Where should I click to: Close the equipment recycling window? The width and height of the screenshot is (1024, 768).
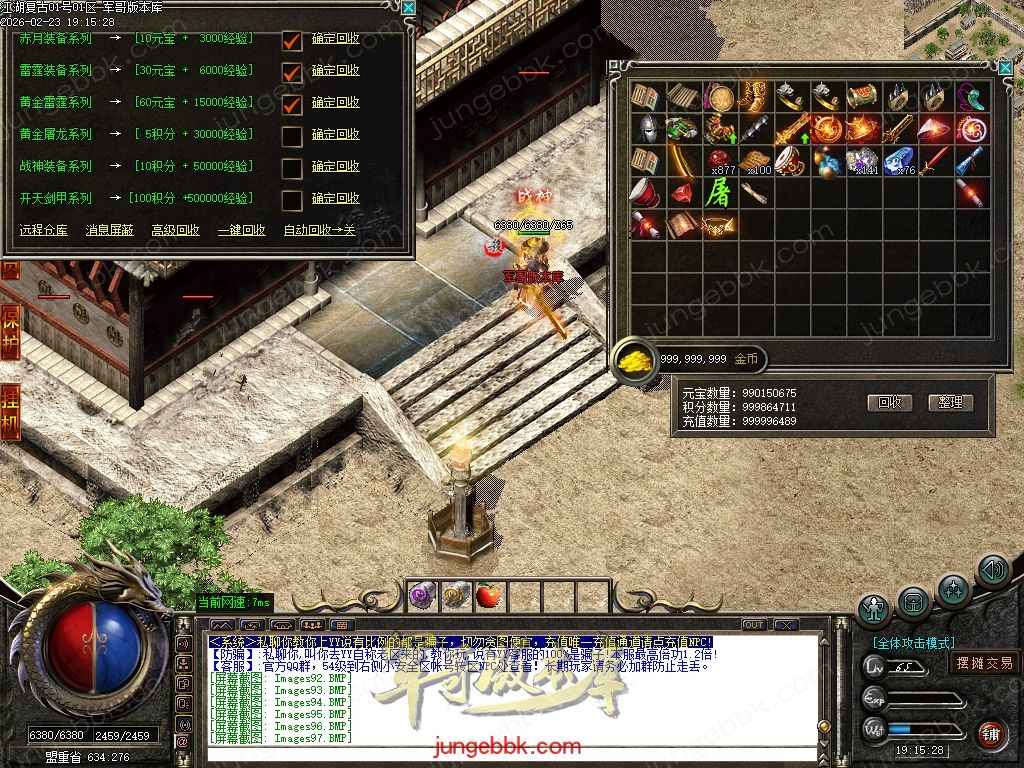click(x=408, y=7)
